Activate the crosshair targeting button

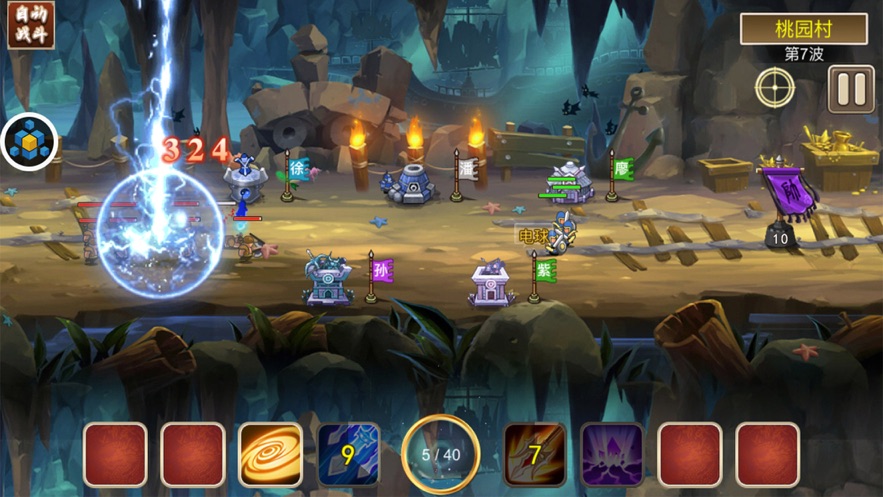(x=775, y=89)
